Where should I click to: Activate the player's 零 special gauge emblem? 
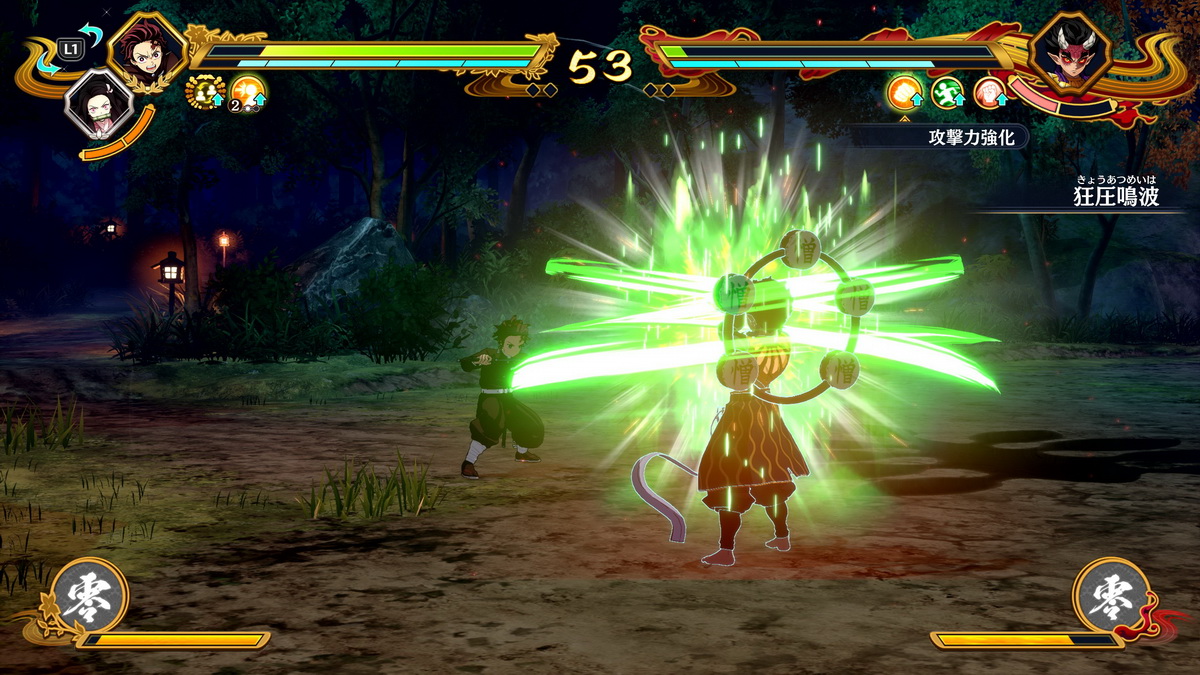(90, 596)
